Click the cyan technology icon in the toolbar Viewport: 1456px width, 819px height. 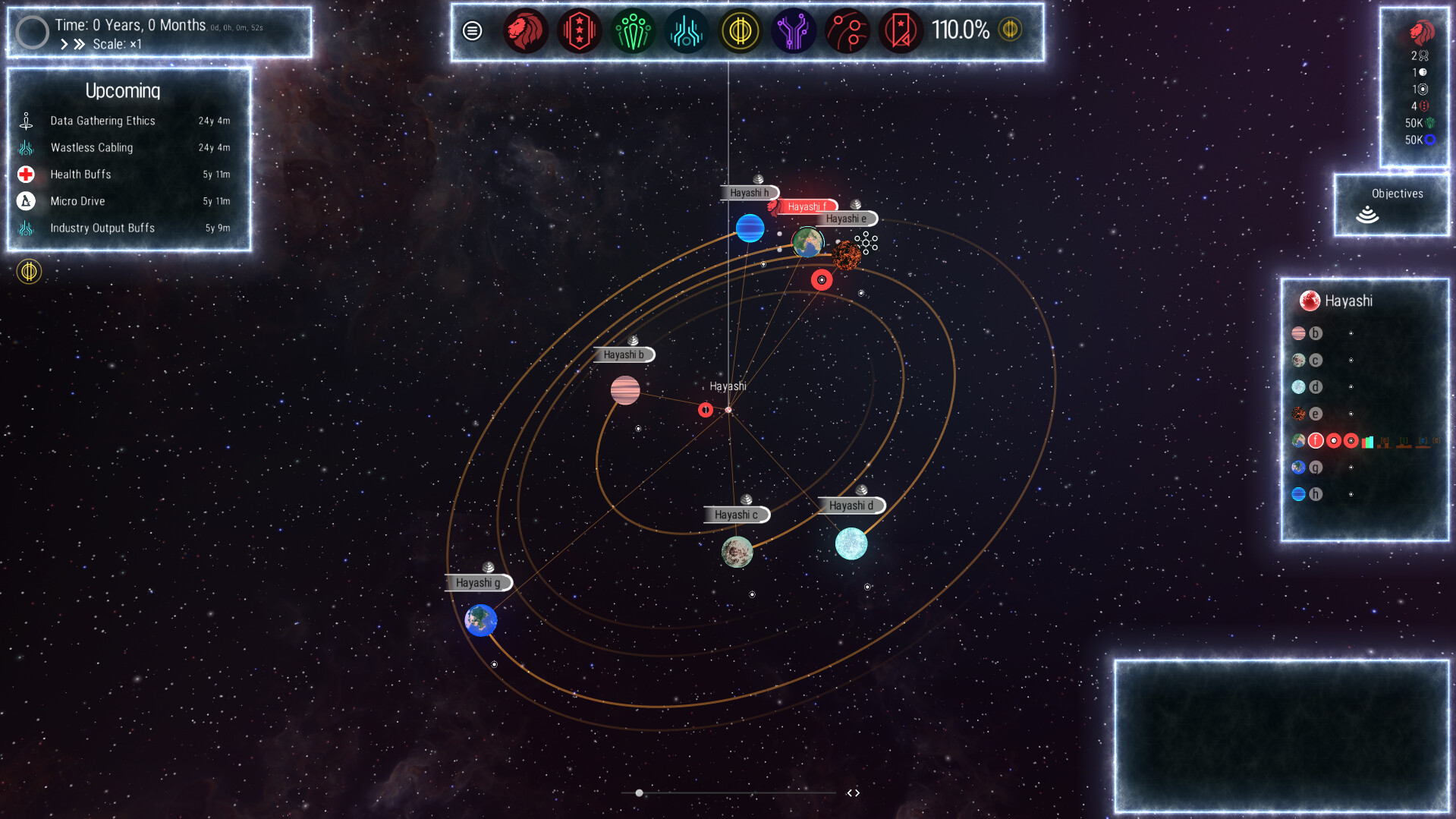point(686,31)
